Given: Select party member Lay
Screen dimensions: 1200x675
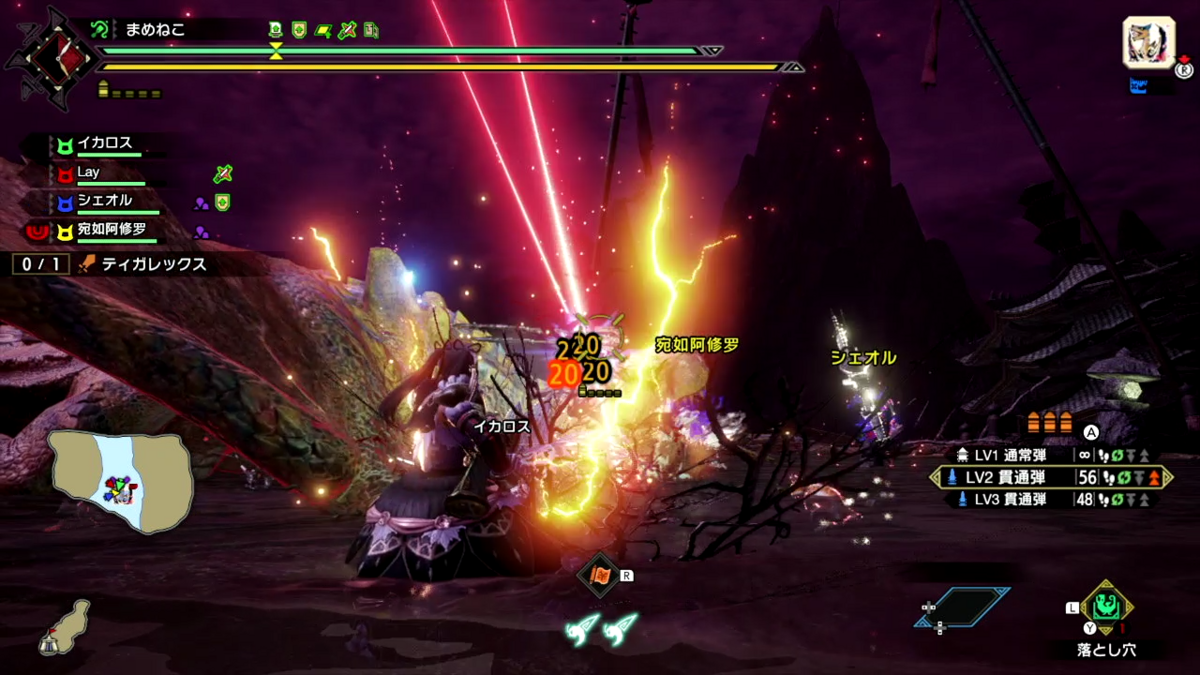Looking at the screenshot, I should pyautogui.click(x=89, y=173).
